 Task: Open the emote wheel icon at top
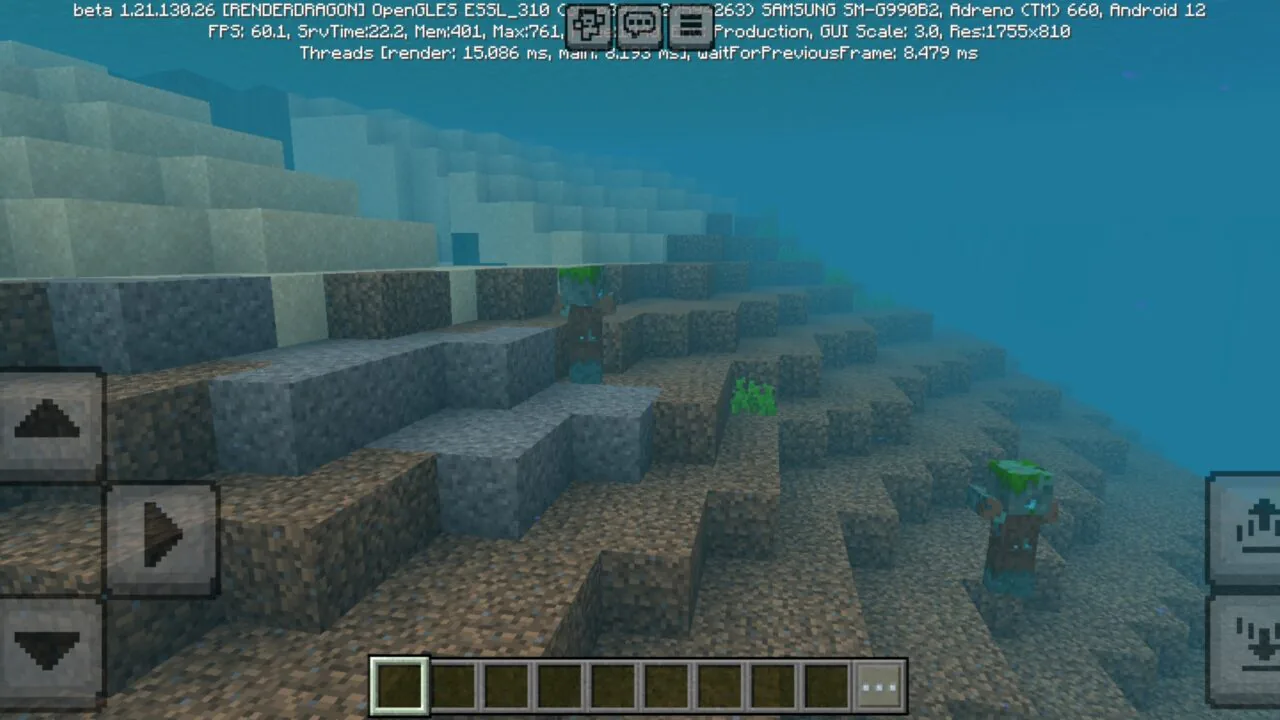click(589, 26)
